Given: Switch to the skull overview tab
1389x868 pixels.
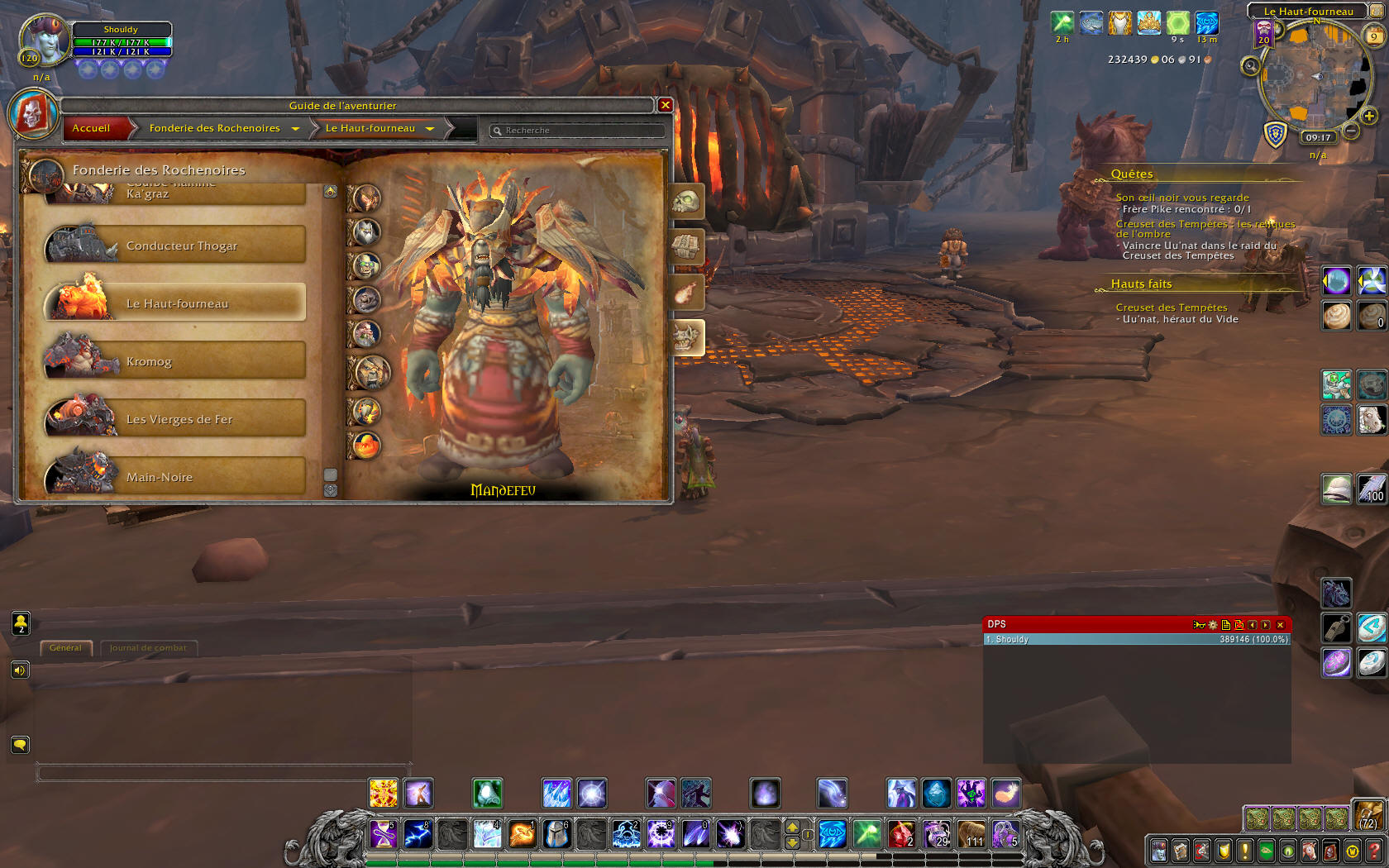Looking at the screenshot, I should (686, 201).
